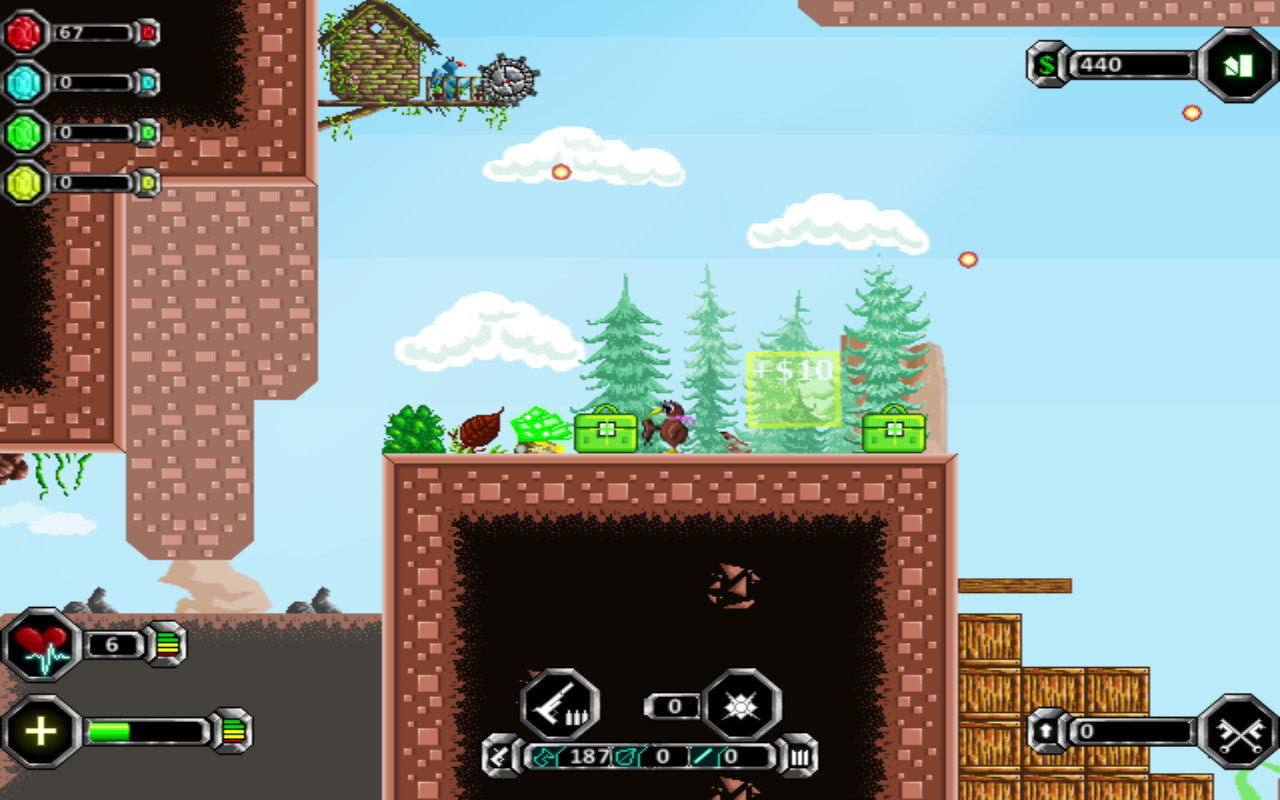
Task: Click the yellow gem counter icon
Action: [22, 182]
